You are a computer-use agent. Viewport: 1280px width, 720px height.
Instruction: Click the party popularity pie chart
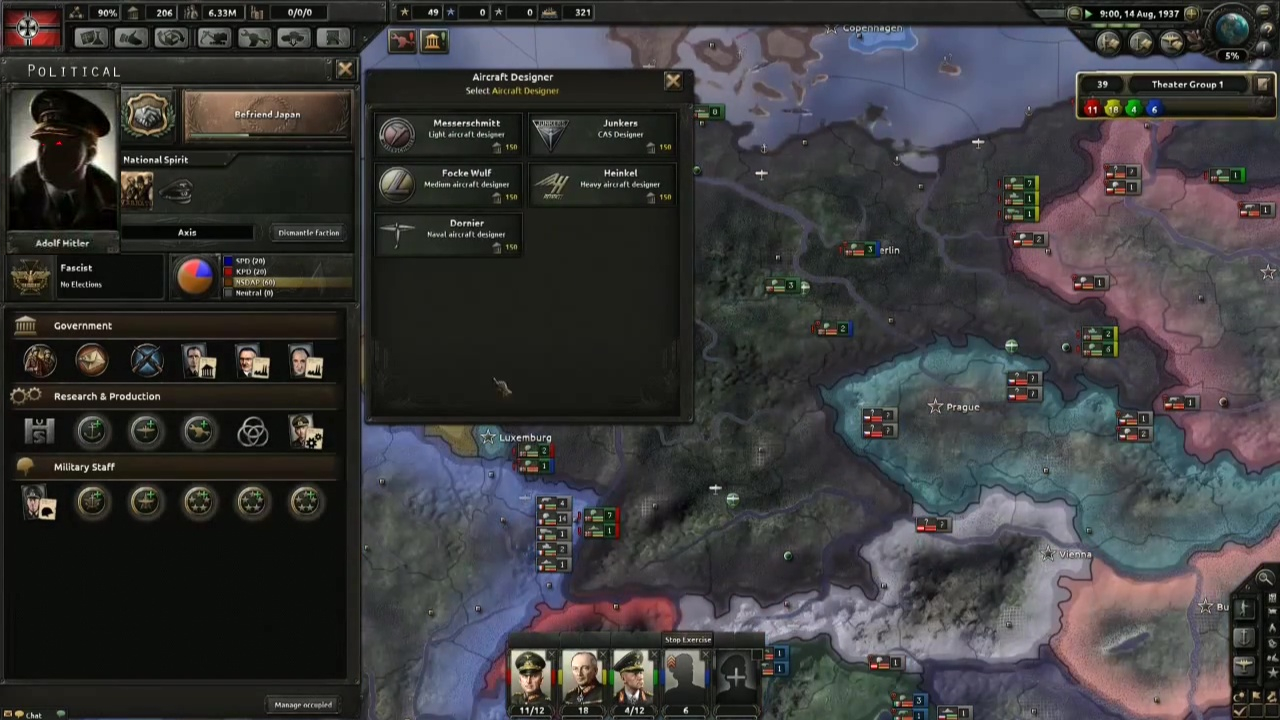(x=196, y=277)
